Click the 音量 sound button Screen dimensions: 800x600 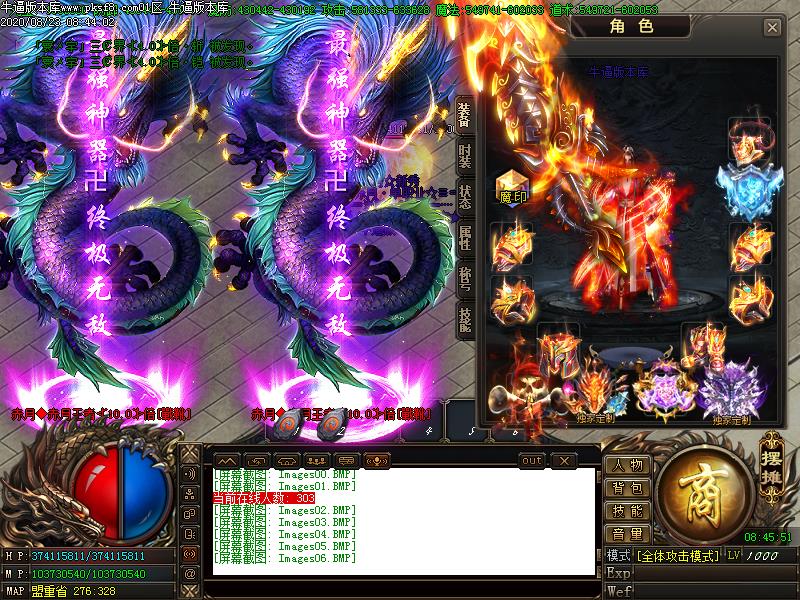click(628, 534)
